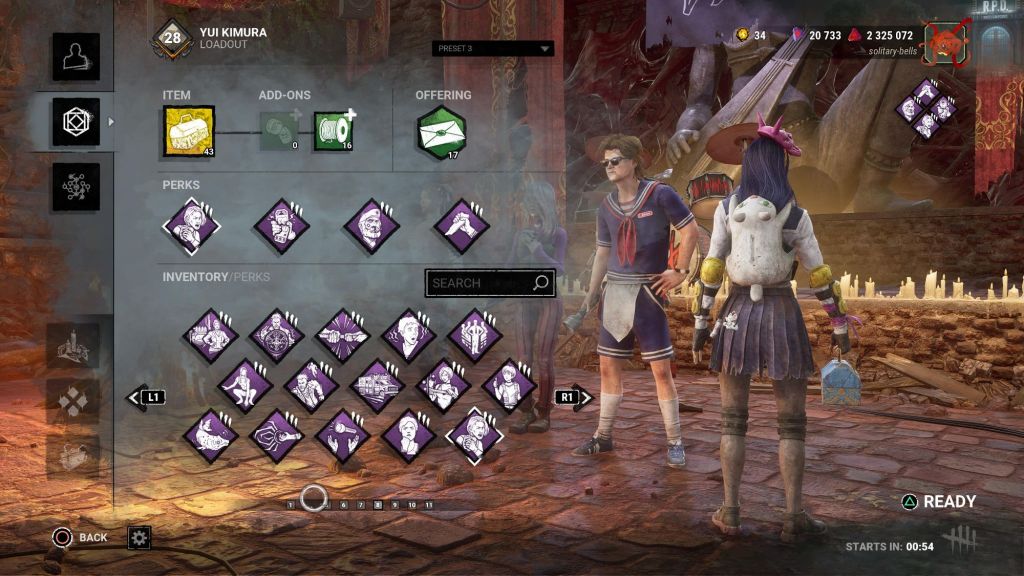The image size is (1024, 576).
Task: Select the yellow toolbox item slot
Action: tap(189, 133)
